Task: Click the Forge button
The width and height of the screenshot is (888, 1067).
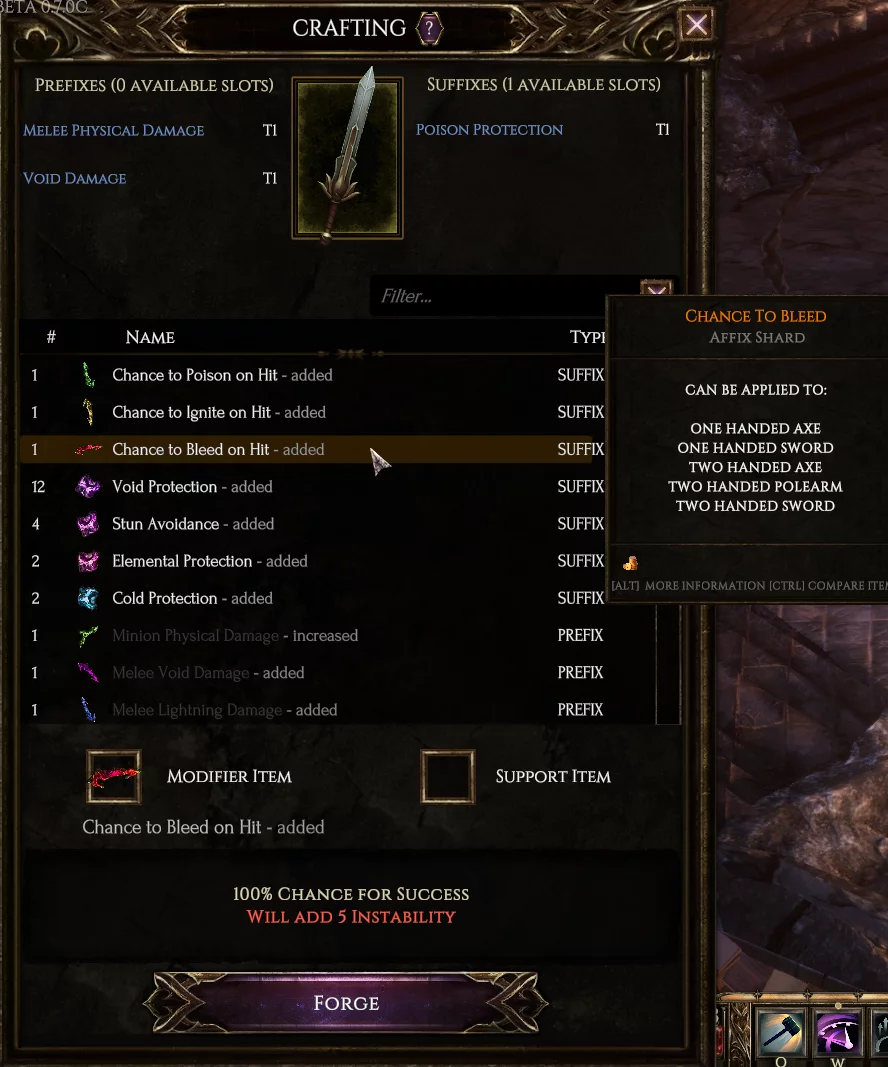Action: point(346,1002)
